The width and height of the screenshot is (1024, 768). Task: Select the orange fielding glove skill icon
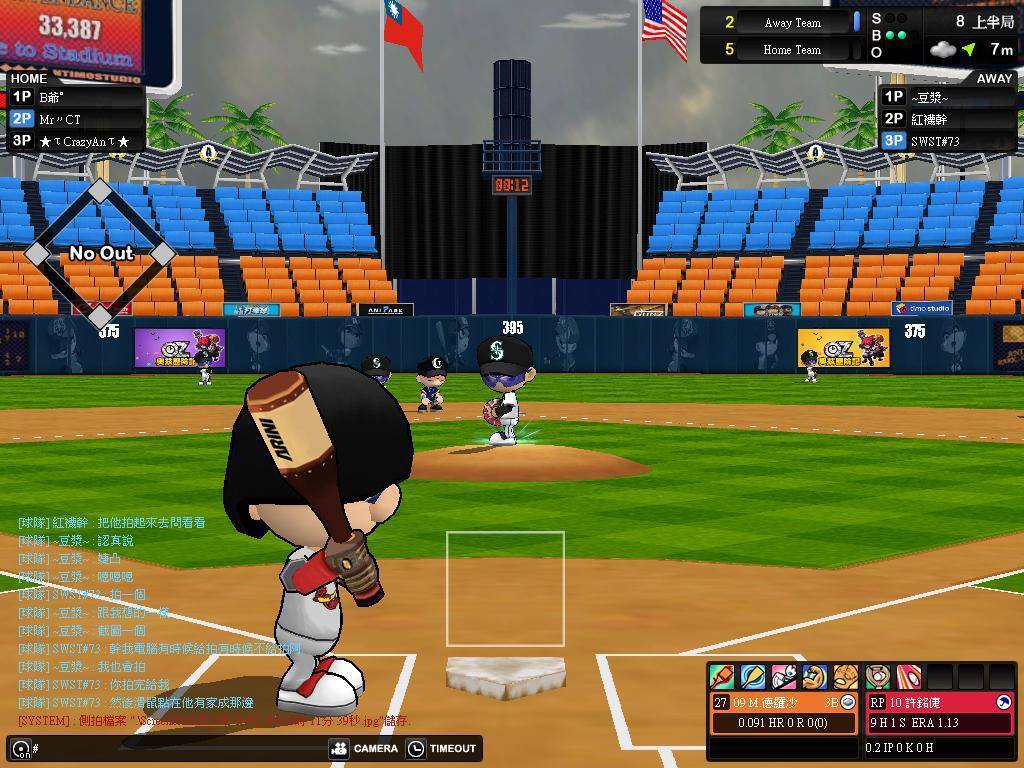[846, 677]
